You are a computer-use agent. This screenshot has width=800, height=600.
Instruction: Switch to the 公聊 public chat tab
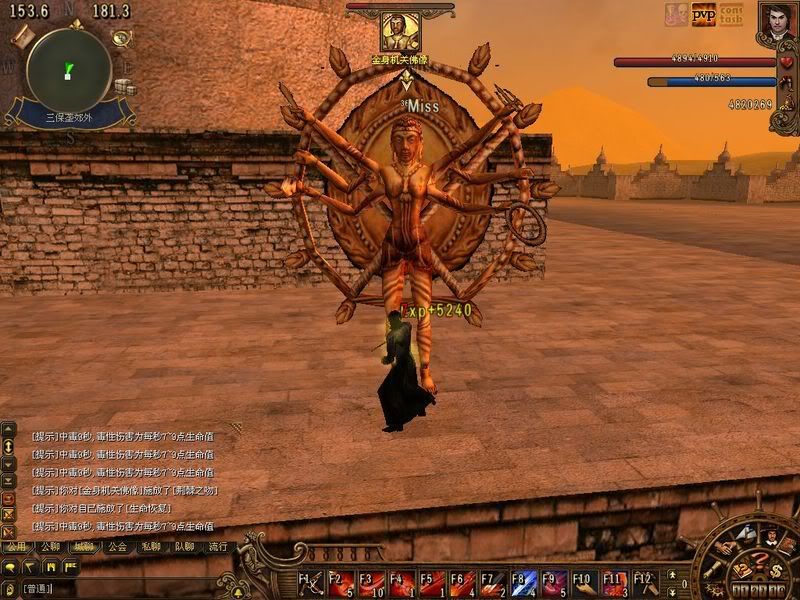(50, 547)
